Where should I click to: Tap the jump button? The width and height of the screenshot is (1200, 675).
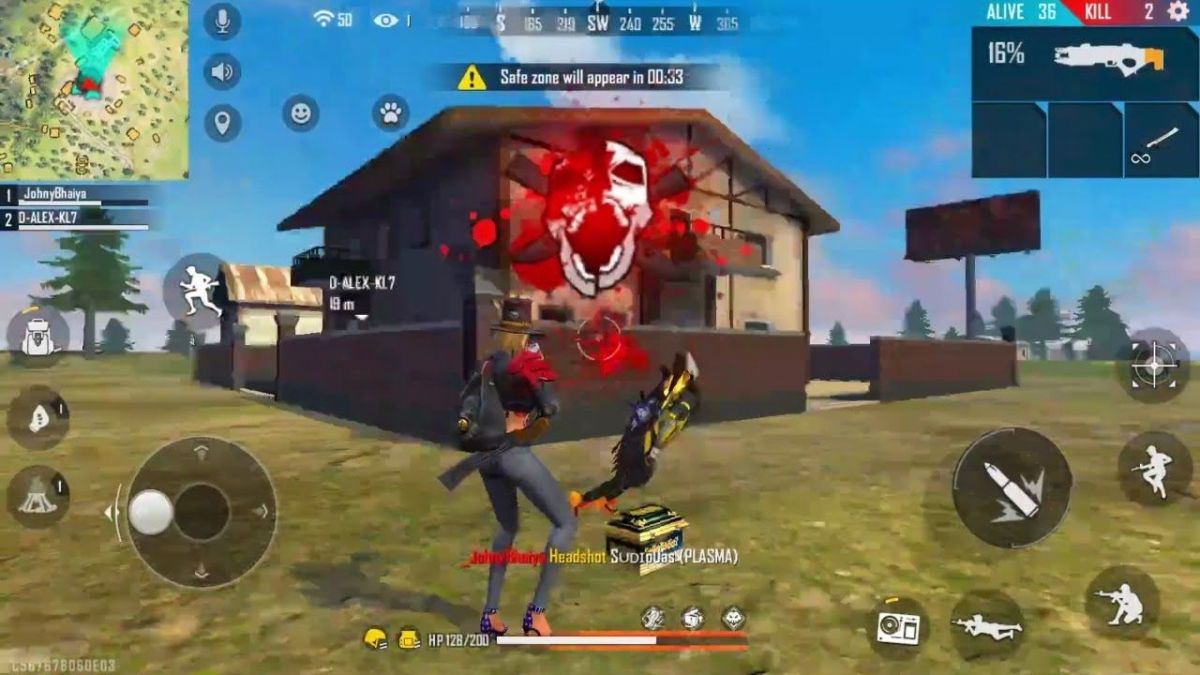(1155, 467)
